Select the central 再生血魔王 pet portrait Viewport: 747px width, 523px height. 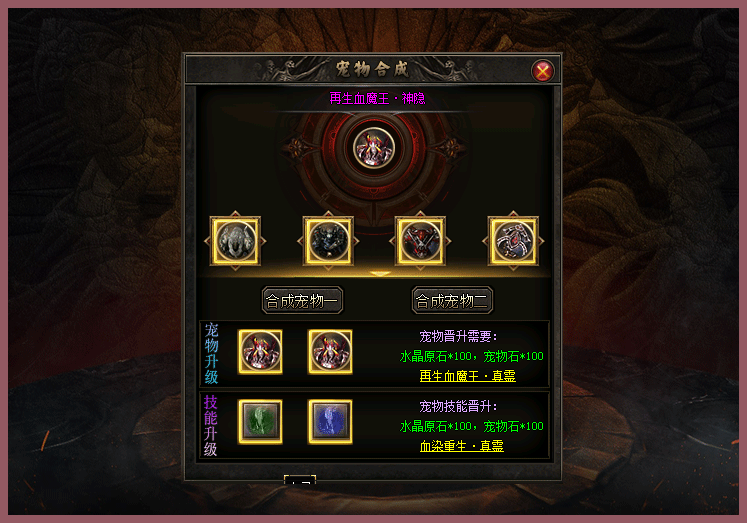point(375,147)
